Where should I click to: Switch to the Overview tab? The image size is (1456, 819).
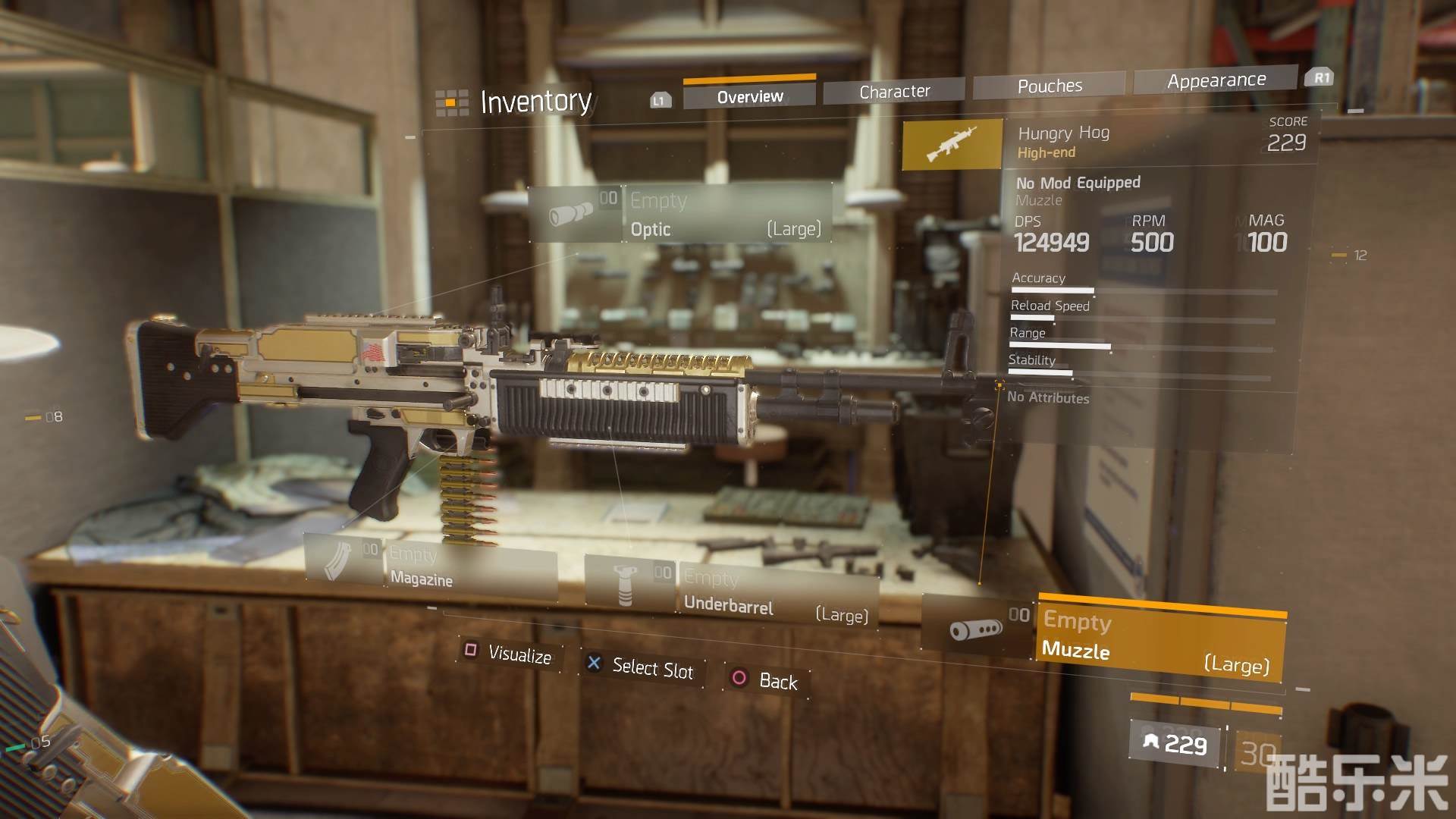pos(749,96)
